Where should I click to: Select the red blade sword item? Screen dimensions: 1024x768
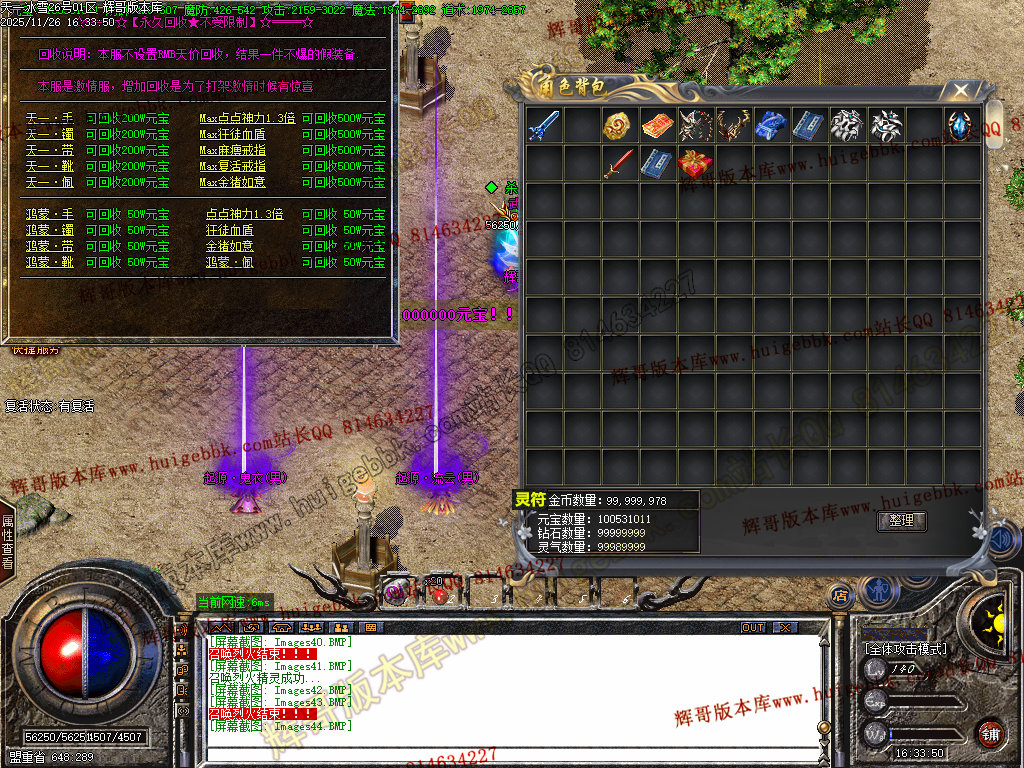(x=619, y=163)
